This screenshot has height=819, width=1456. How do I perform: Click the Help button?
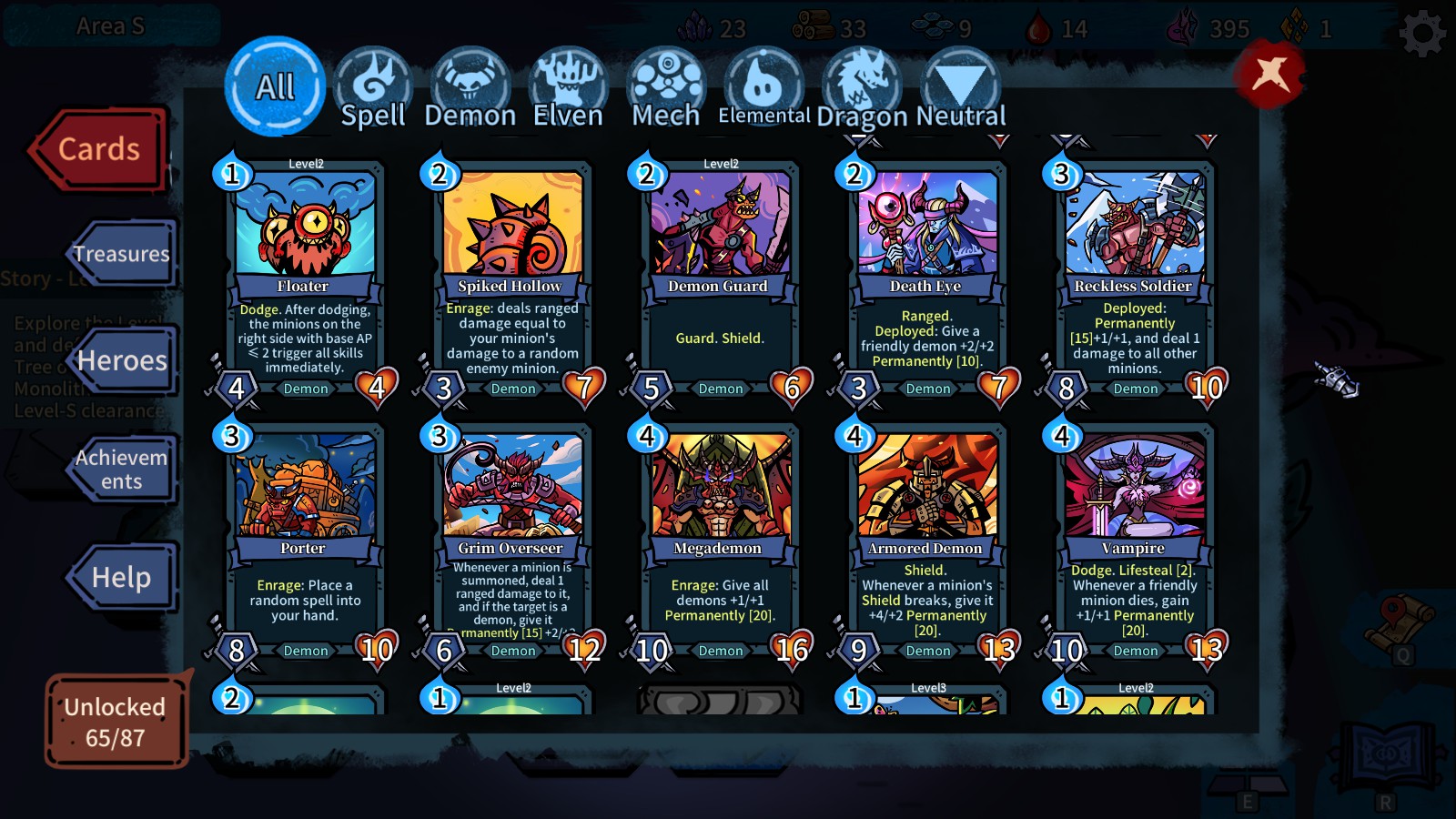pos(121,577)
